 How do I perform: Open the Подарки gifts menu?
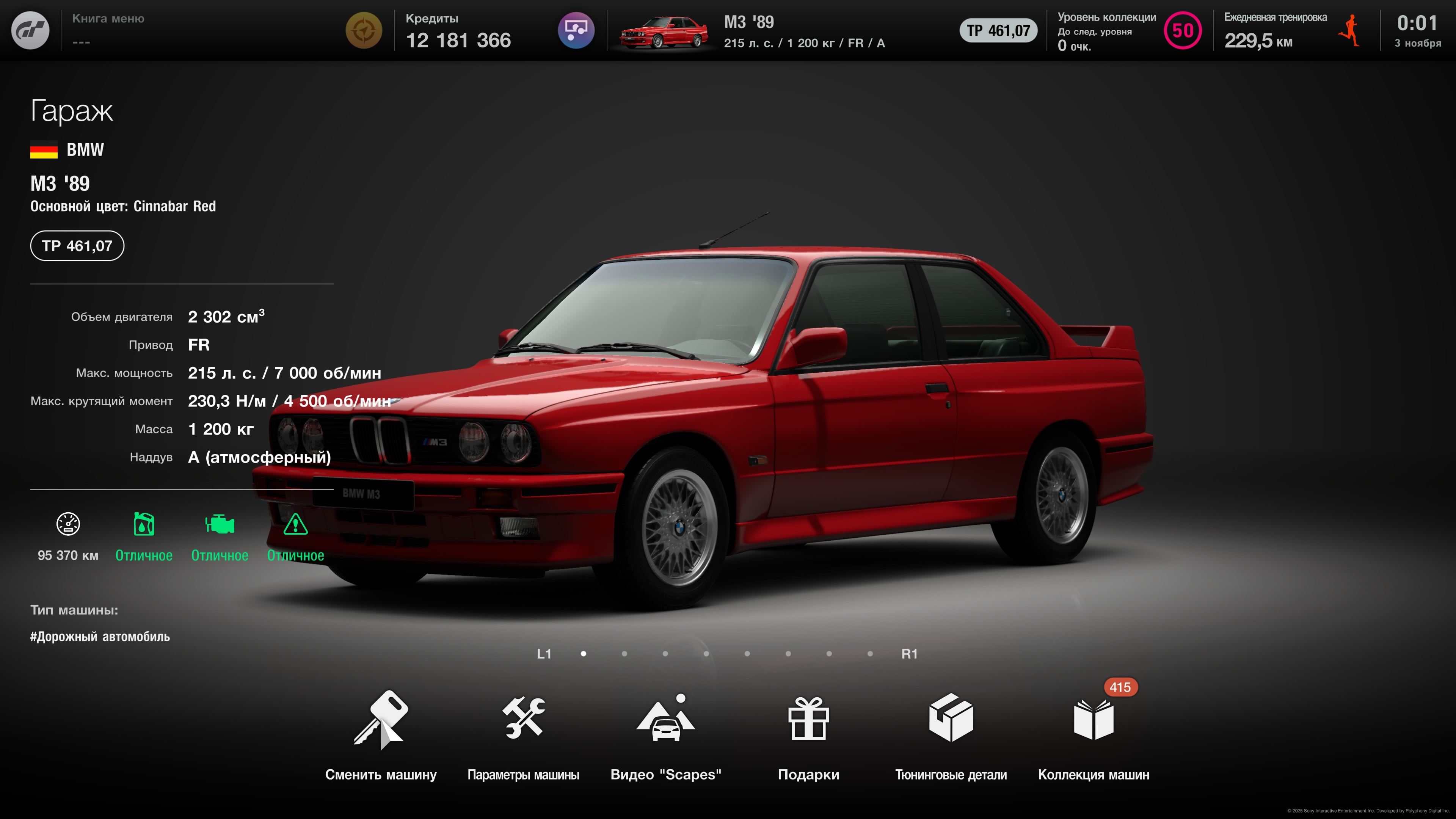(808, 735)
